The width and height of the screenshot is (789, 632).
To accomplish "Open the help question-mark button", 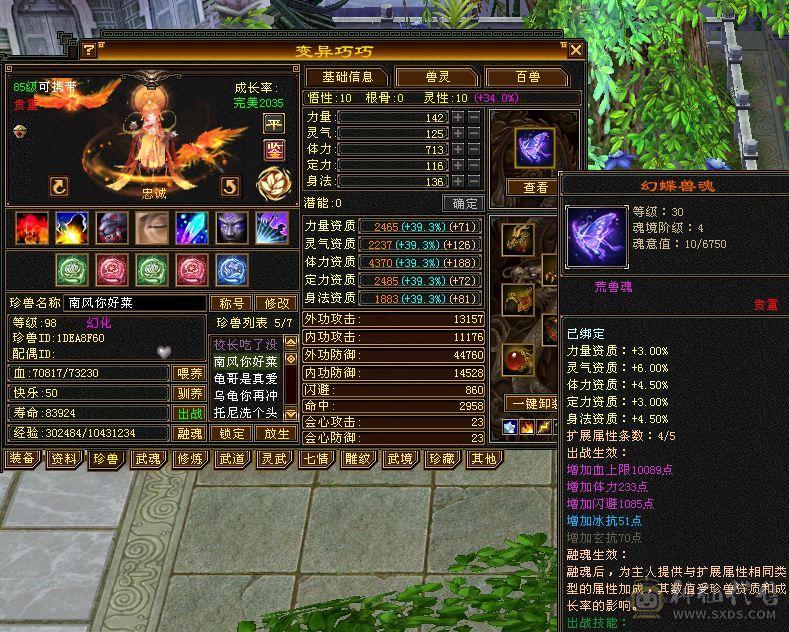I will pos(89,49).
